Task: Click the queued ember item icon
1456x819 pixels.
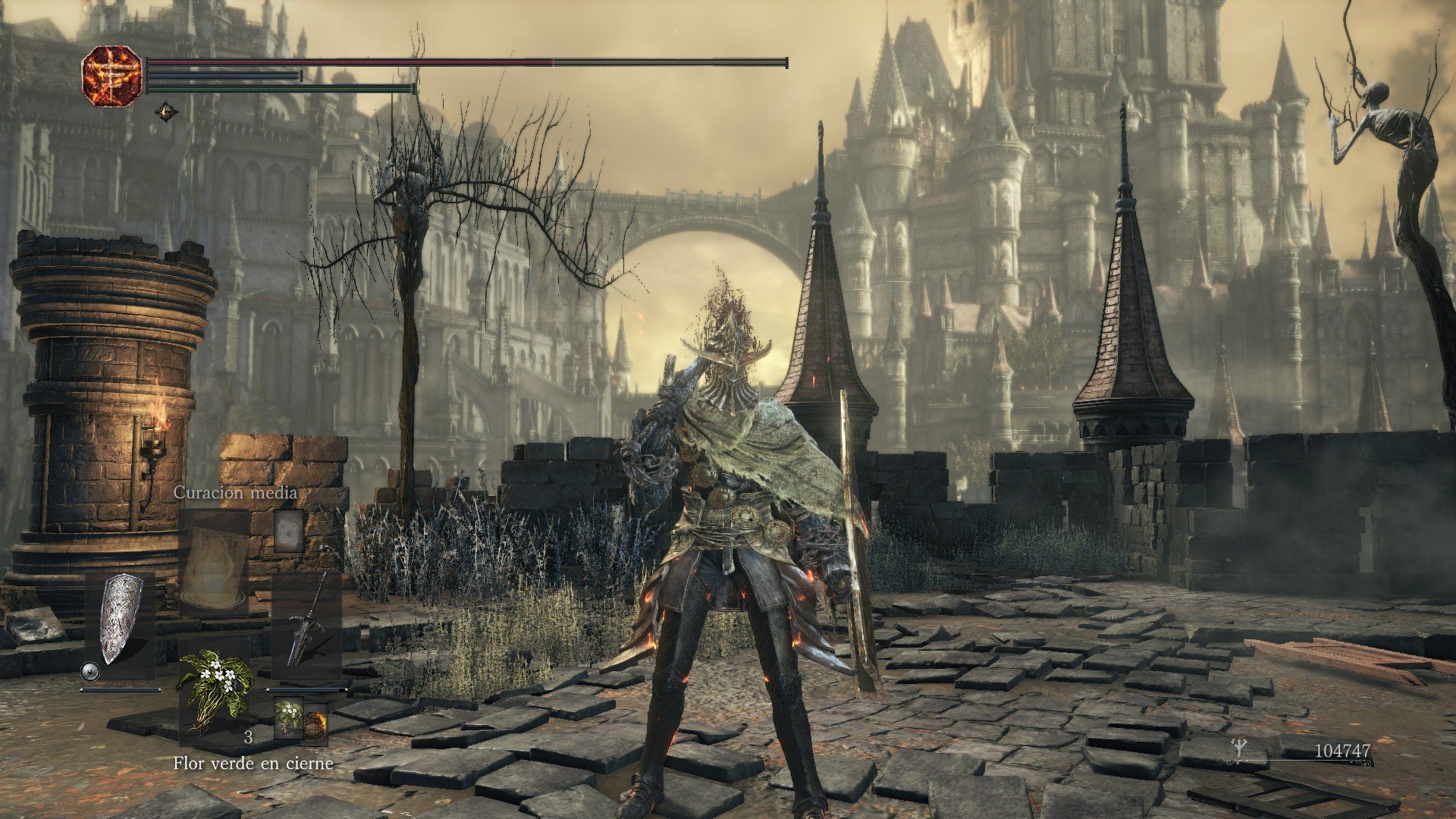Action: pyautogui.click(x=315, y=725)
